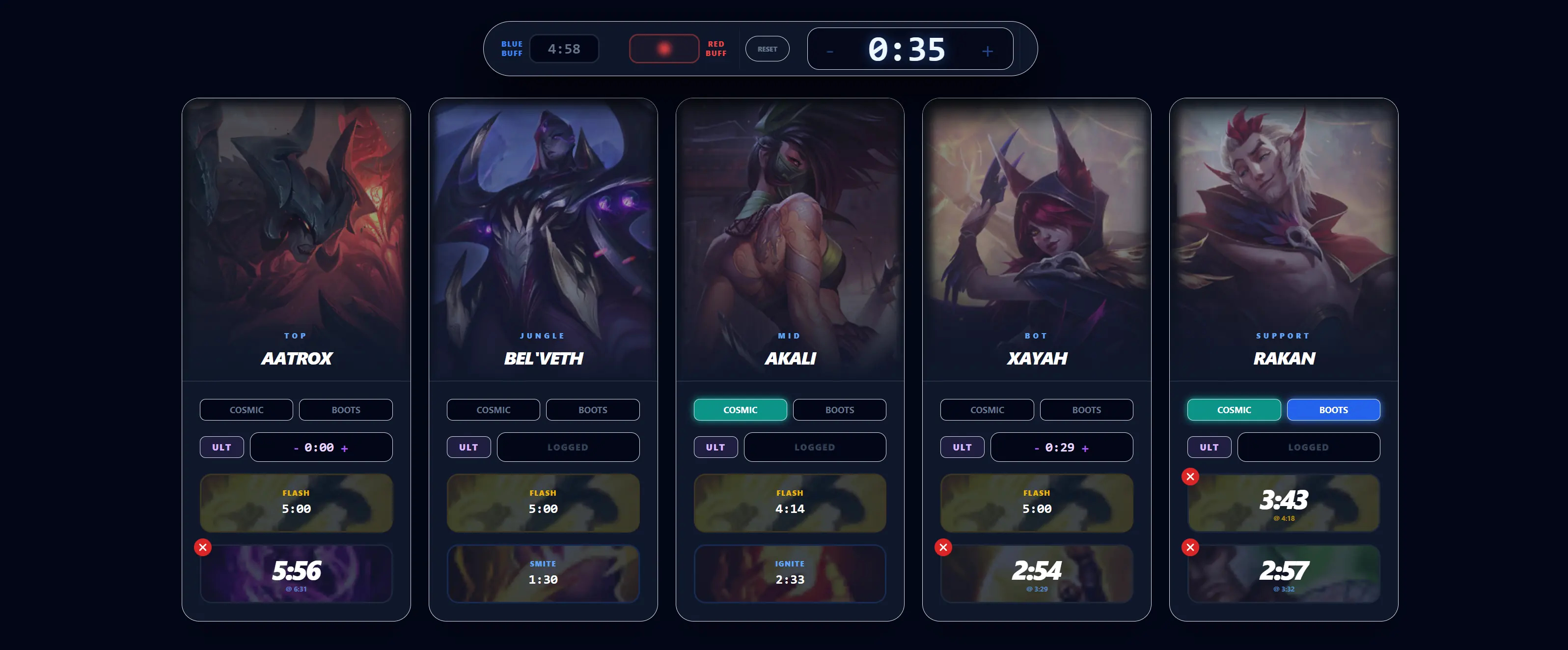Click Akali's Flash 4:14 button
Screen dimensions: 1568x650
click(790, 503)
